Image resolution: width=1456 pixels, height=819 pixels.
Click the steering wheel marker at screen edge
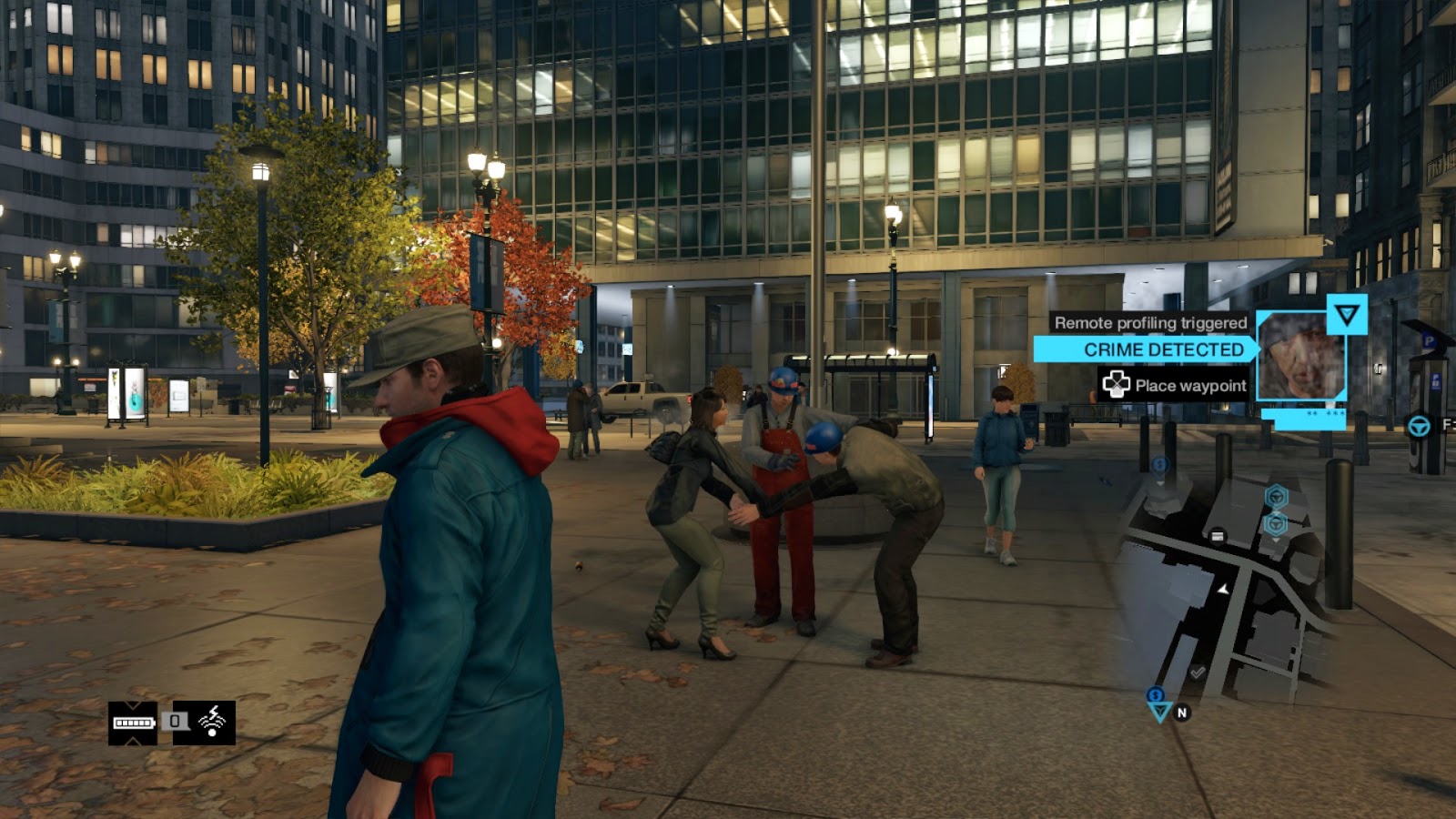[1419, 425]
